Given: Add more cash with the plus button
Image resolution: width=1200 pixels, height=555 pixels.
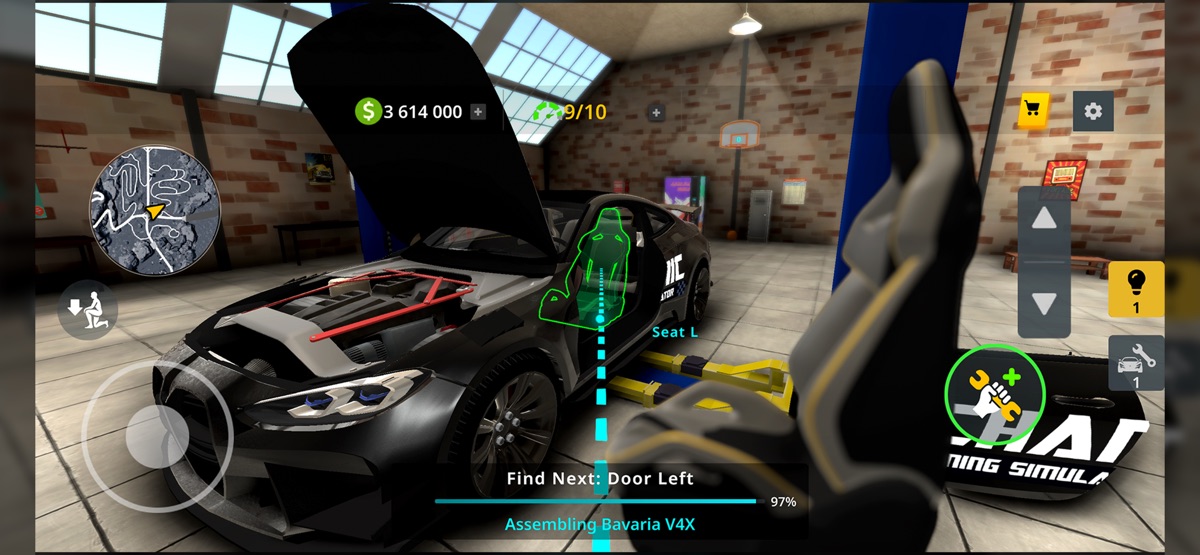Looking at the screenshot, I should click(478, 112).
